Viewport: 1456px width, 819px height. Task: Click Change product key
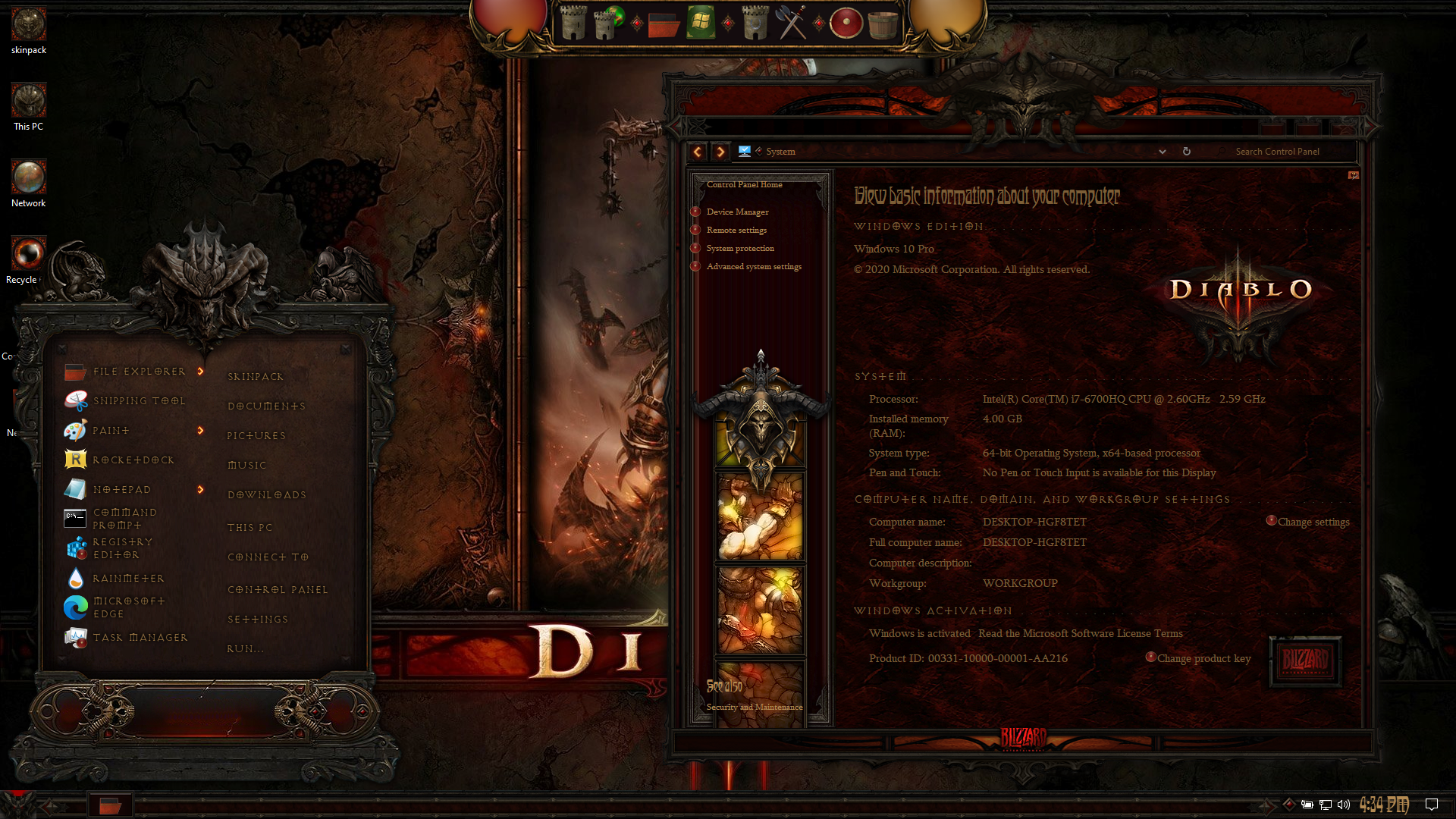click(1203, 659)
